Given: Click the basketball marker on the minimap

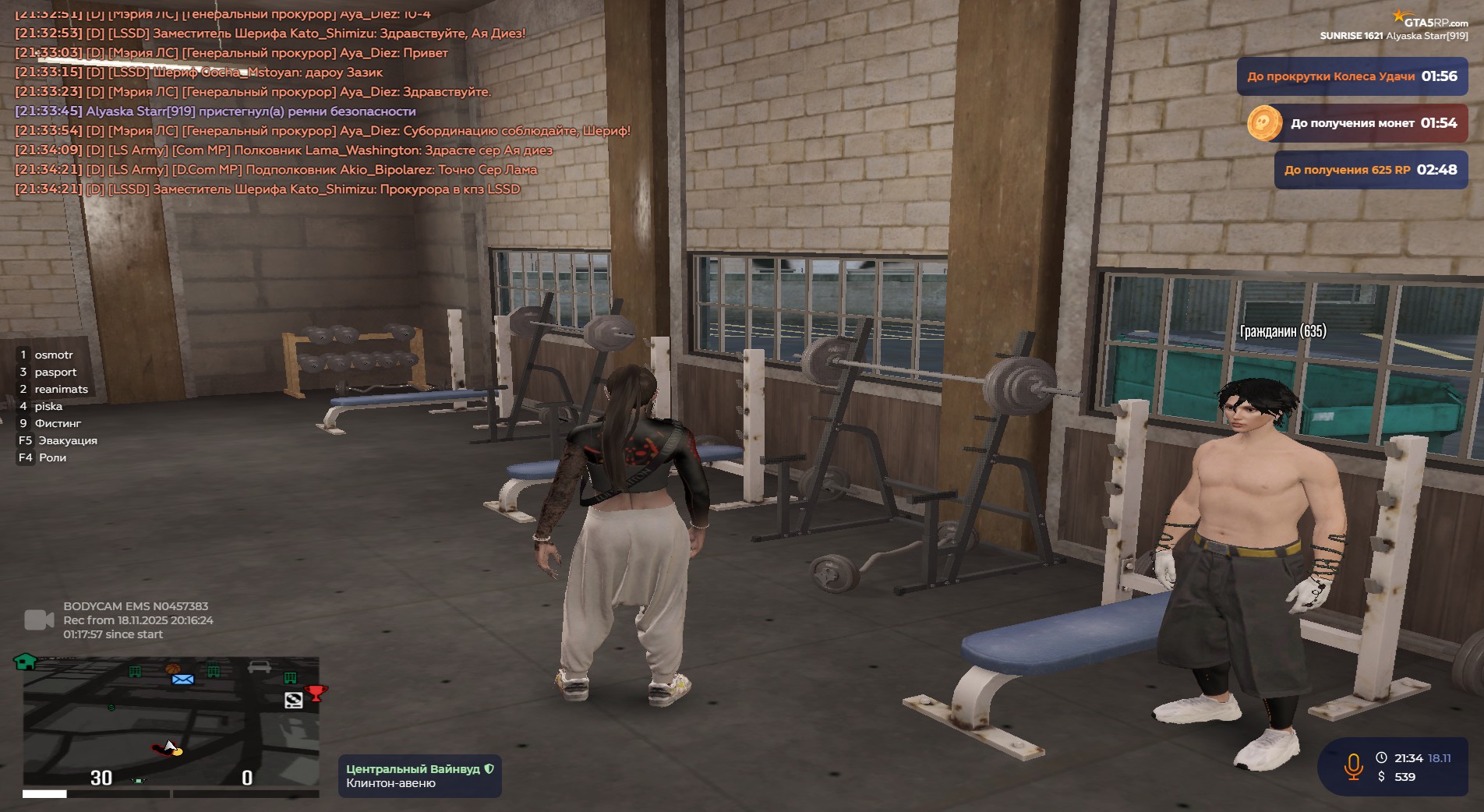Looking at the screenshot, I should [x=172, y=668].
